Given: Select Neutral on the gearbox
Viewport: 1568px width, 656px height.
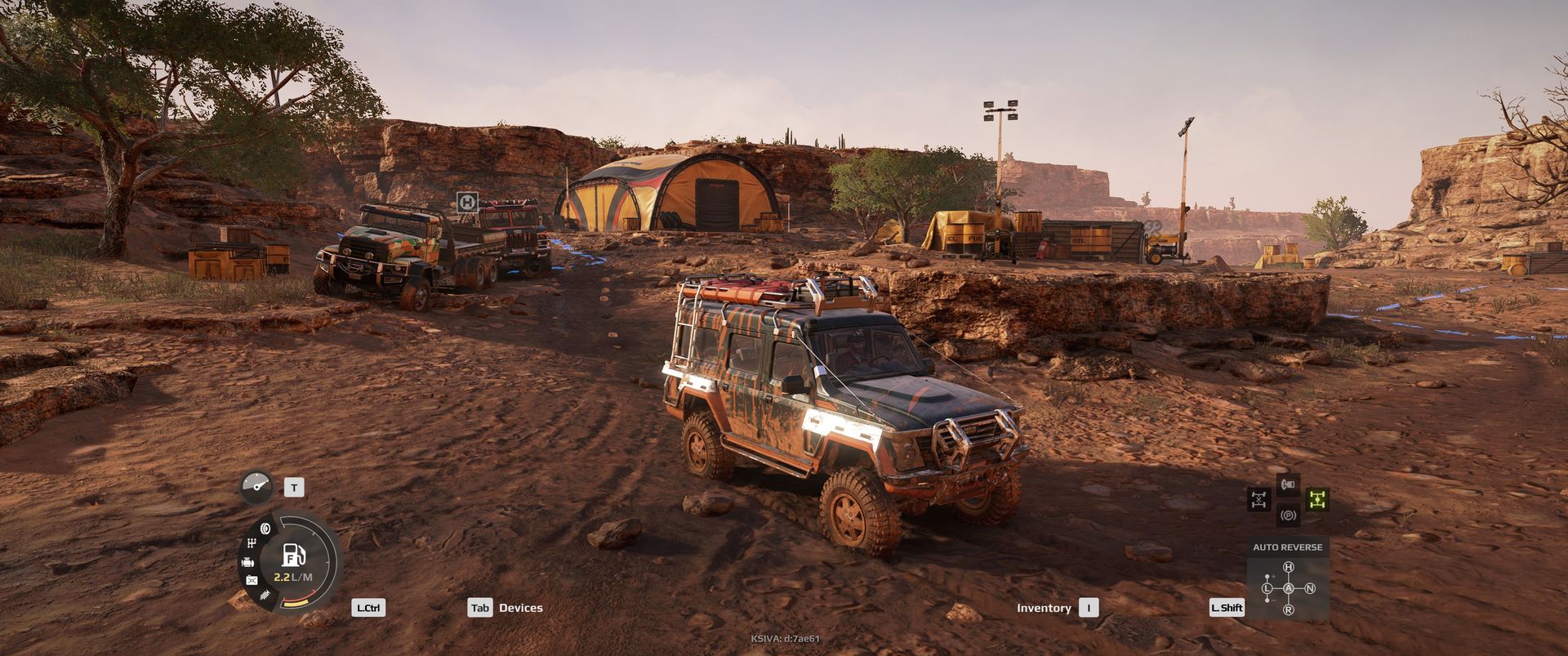Looking at the screenshot, I should [1310, 588].
